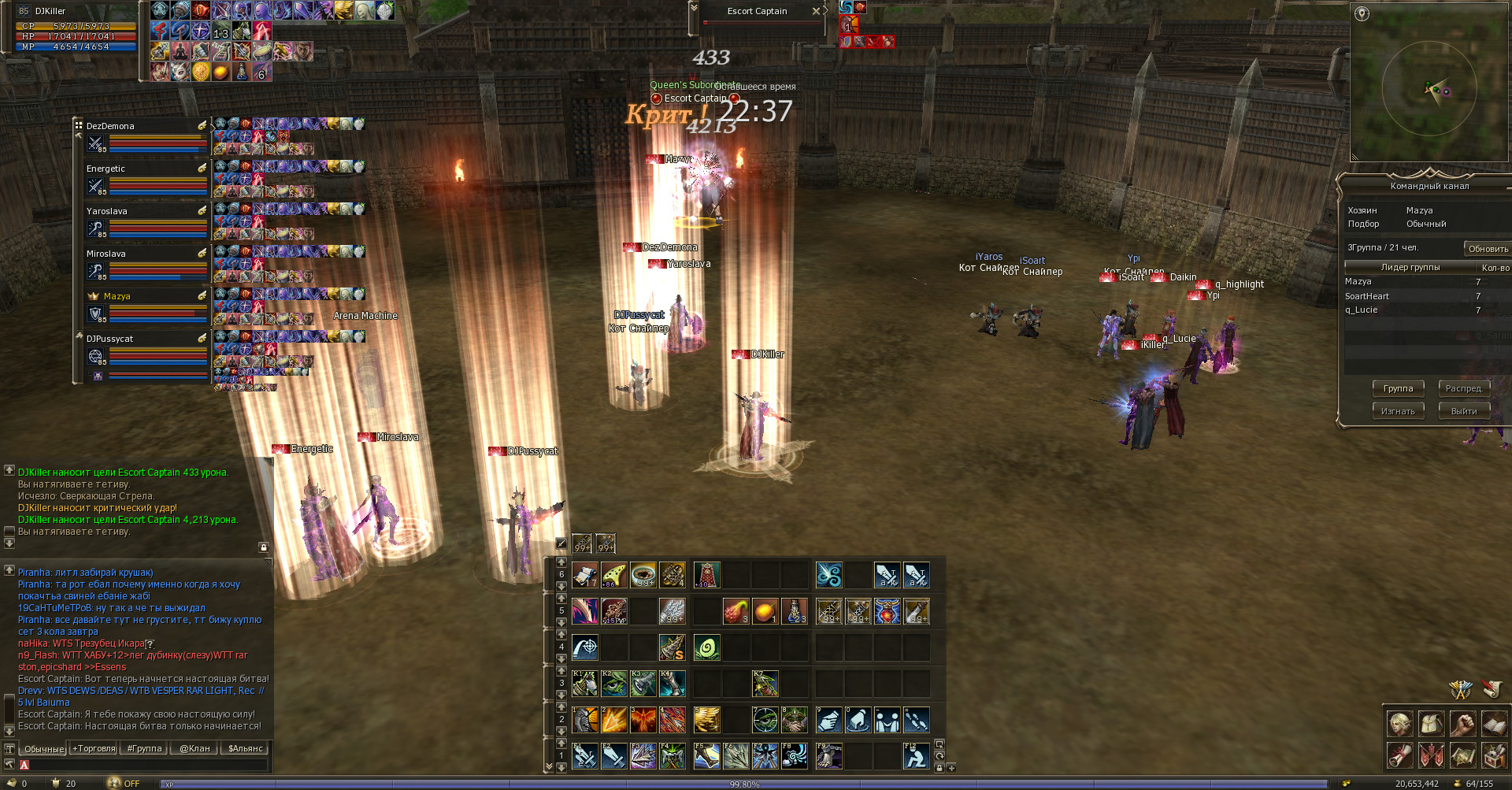The width and height of the screenshot is (1512, 790).
Task: Click the Распред. loot distribution button
Action: pos(1464,388)
